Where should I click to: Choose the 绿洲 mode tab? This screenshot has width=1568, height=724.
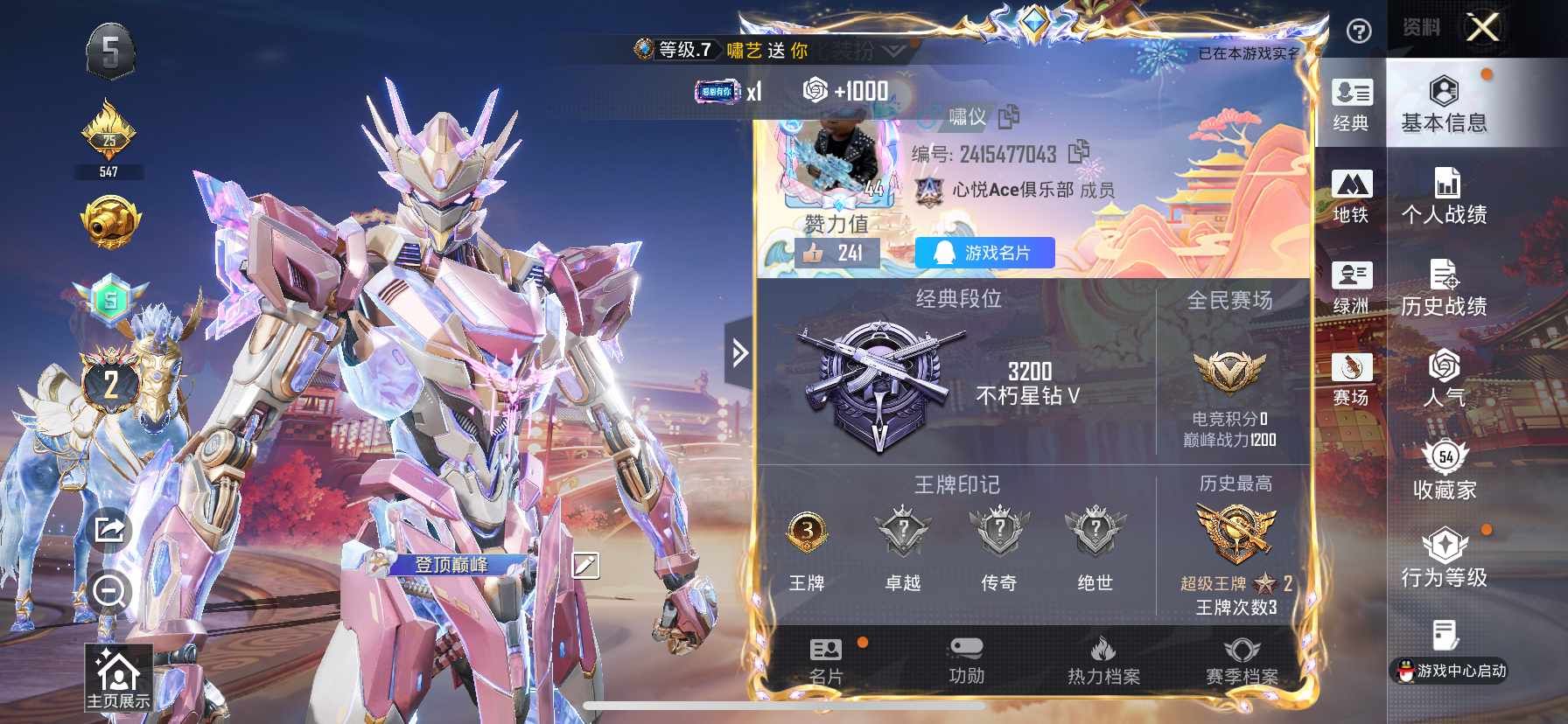1351,288
